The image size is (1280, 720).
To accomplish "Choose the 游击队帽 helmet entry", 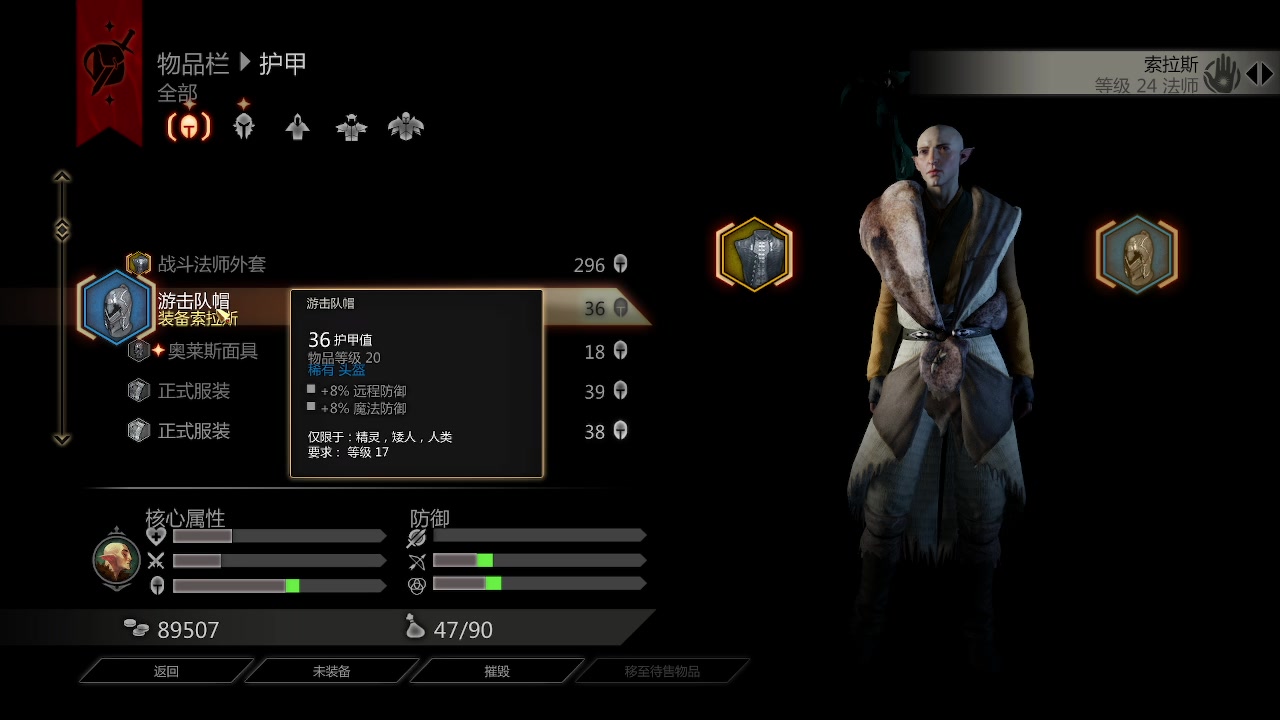I will (x=194, y=302).
